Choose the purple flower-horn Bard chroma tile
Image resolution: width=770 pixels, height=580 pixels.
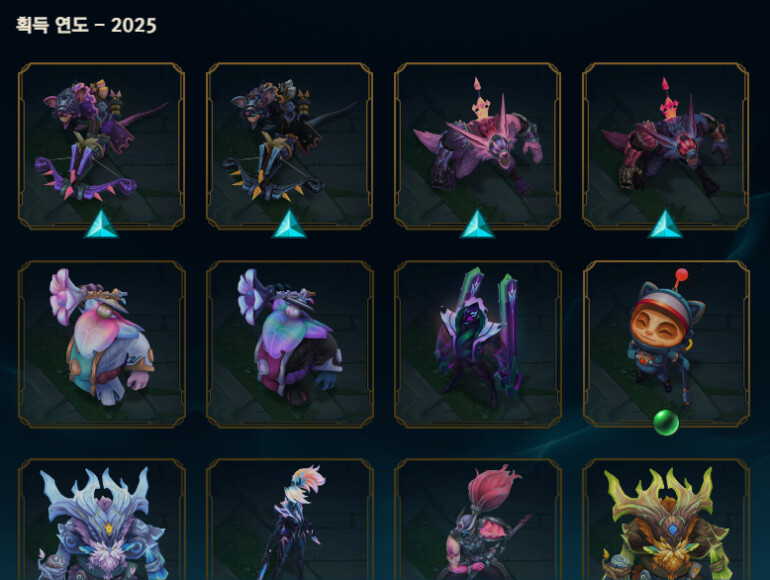point(289,343)
